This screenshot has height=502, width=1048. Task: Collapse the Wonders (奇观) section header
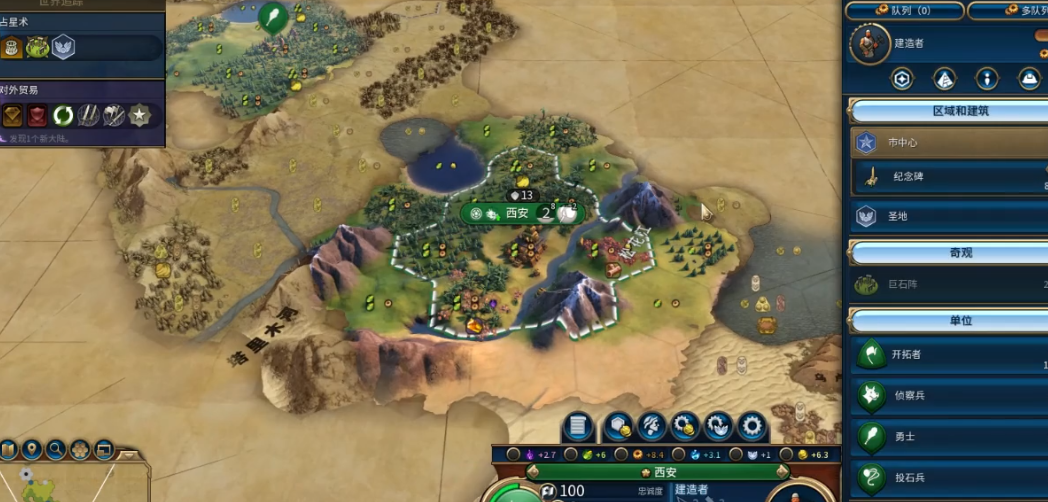pyautogui.click(x=946, y=252)
